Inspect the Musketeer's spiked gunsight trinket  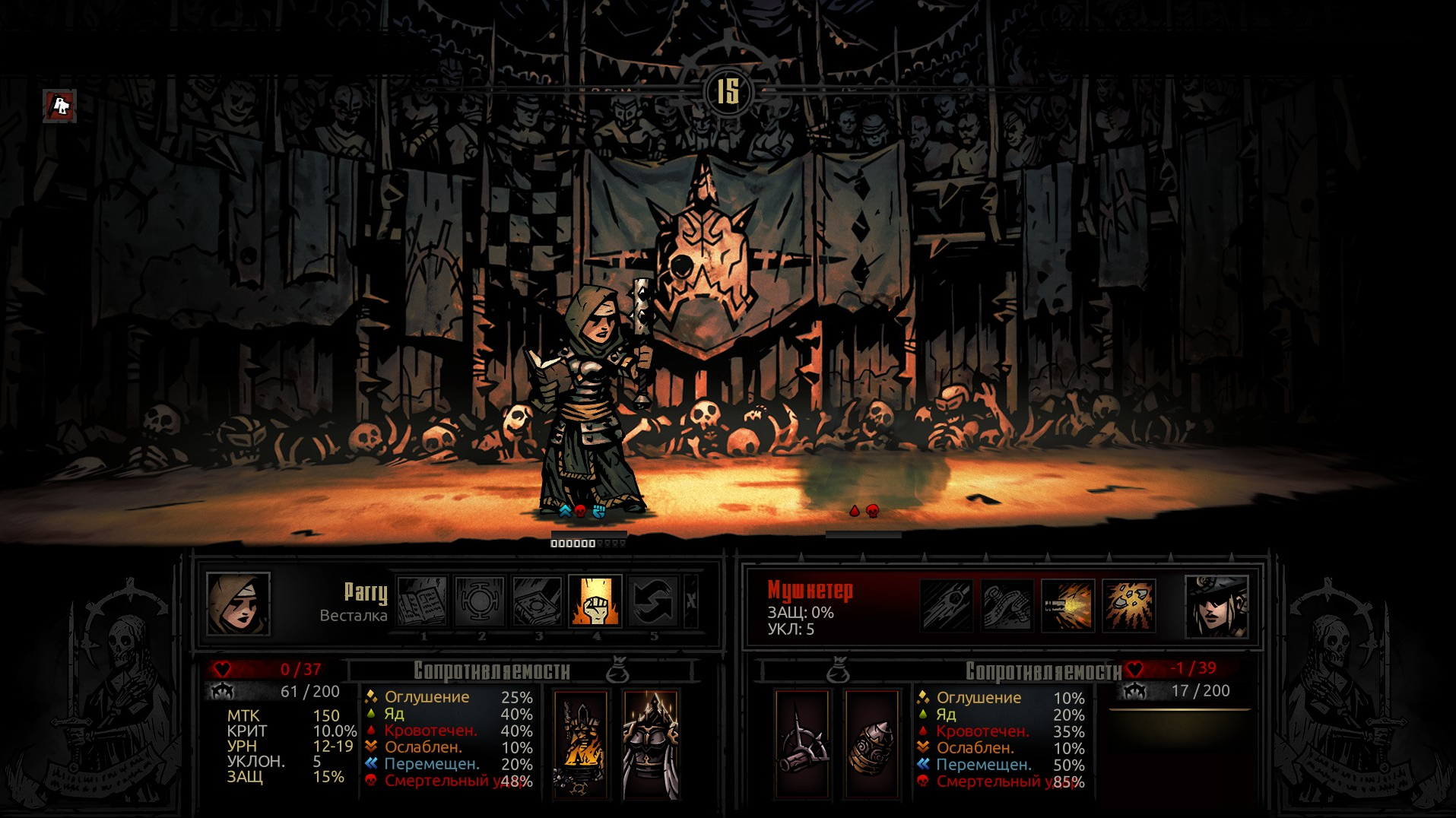pos(802,744)
